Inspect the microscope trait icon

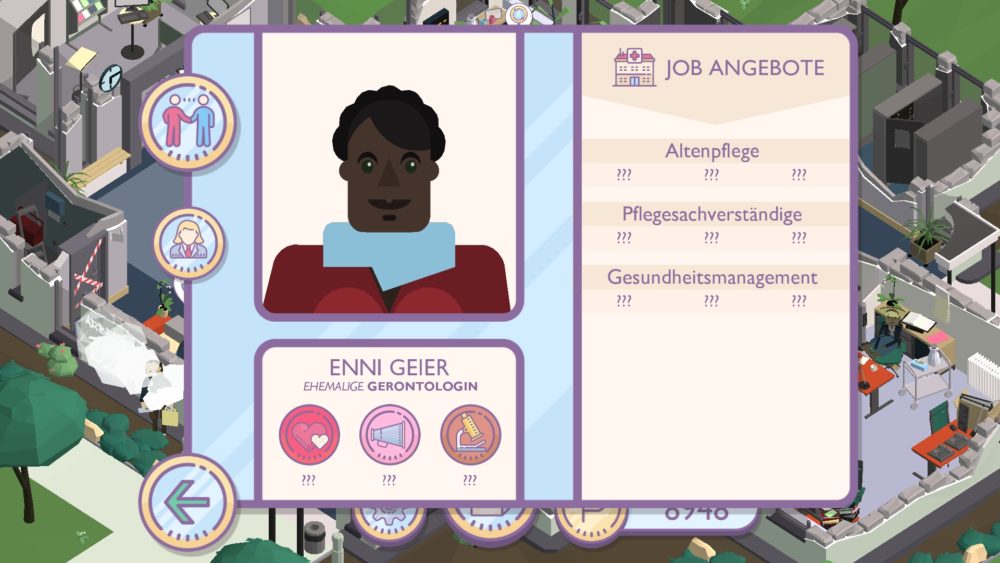(470, 435)
